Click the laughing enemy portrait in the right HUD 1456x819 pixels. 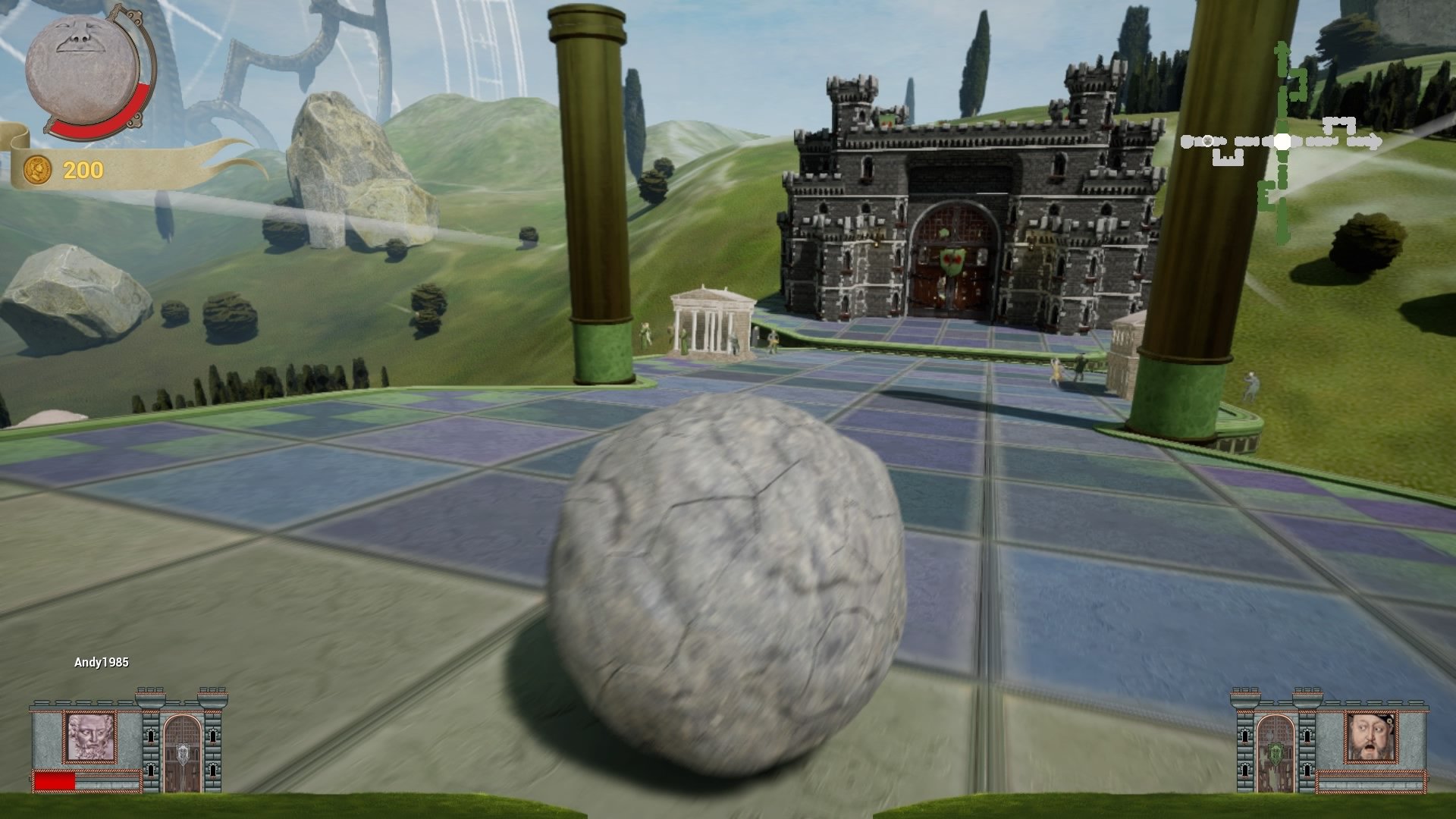1370,738
